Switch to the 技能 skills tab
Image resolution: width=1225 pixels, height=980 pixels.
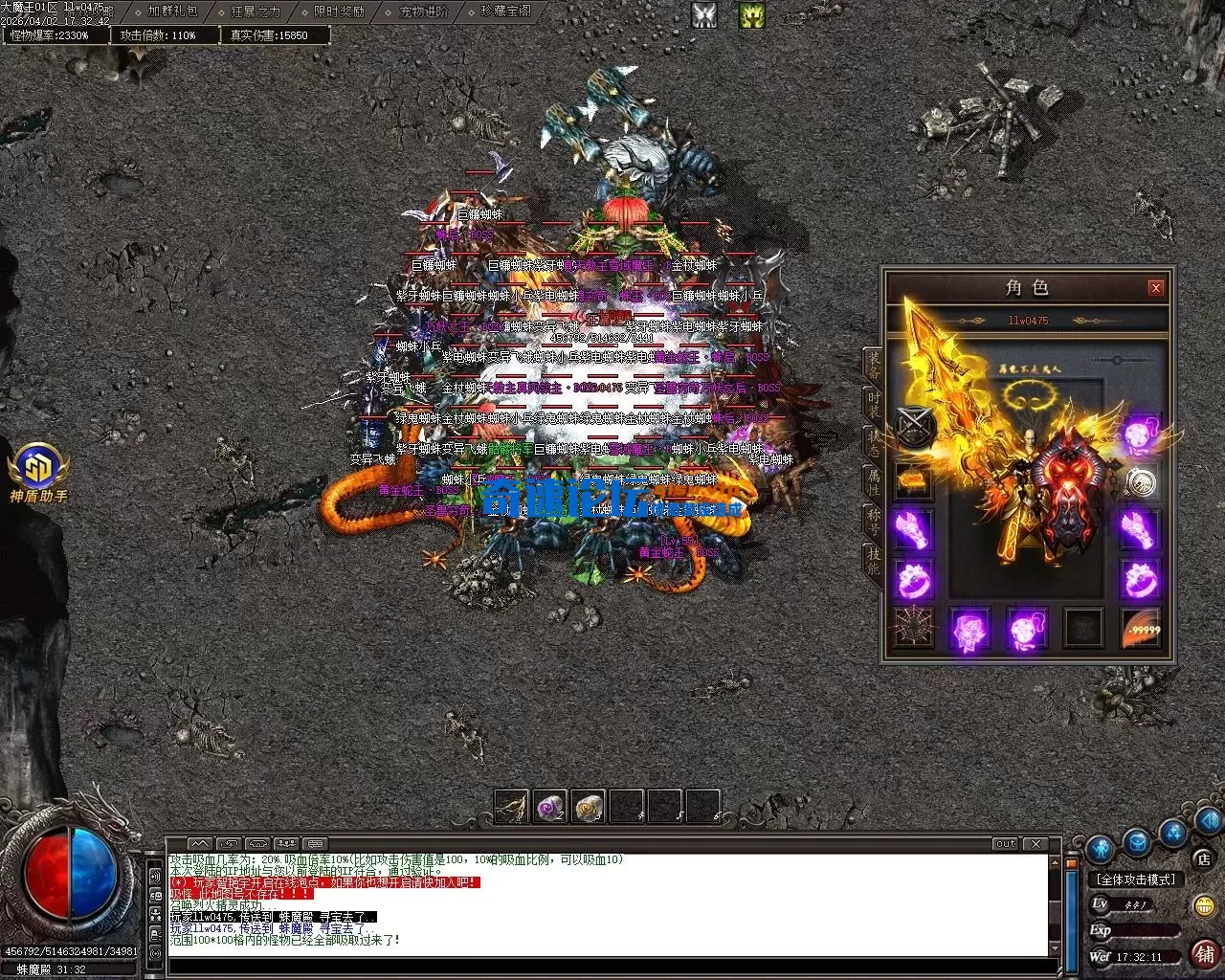[873, 562]
